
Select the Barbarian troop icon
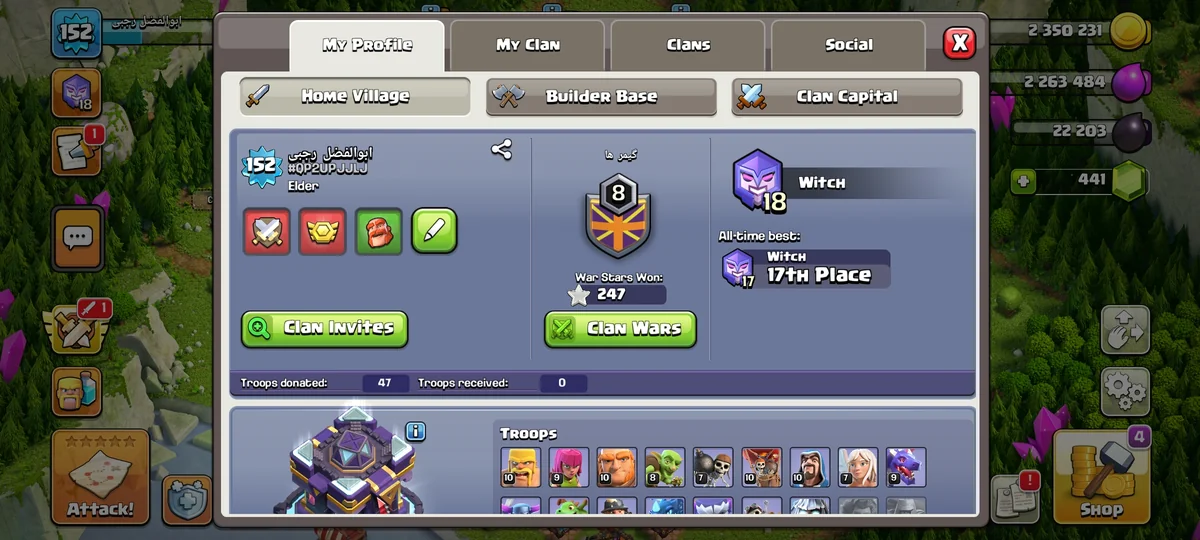tap(519, 467)
